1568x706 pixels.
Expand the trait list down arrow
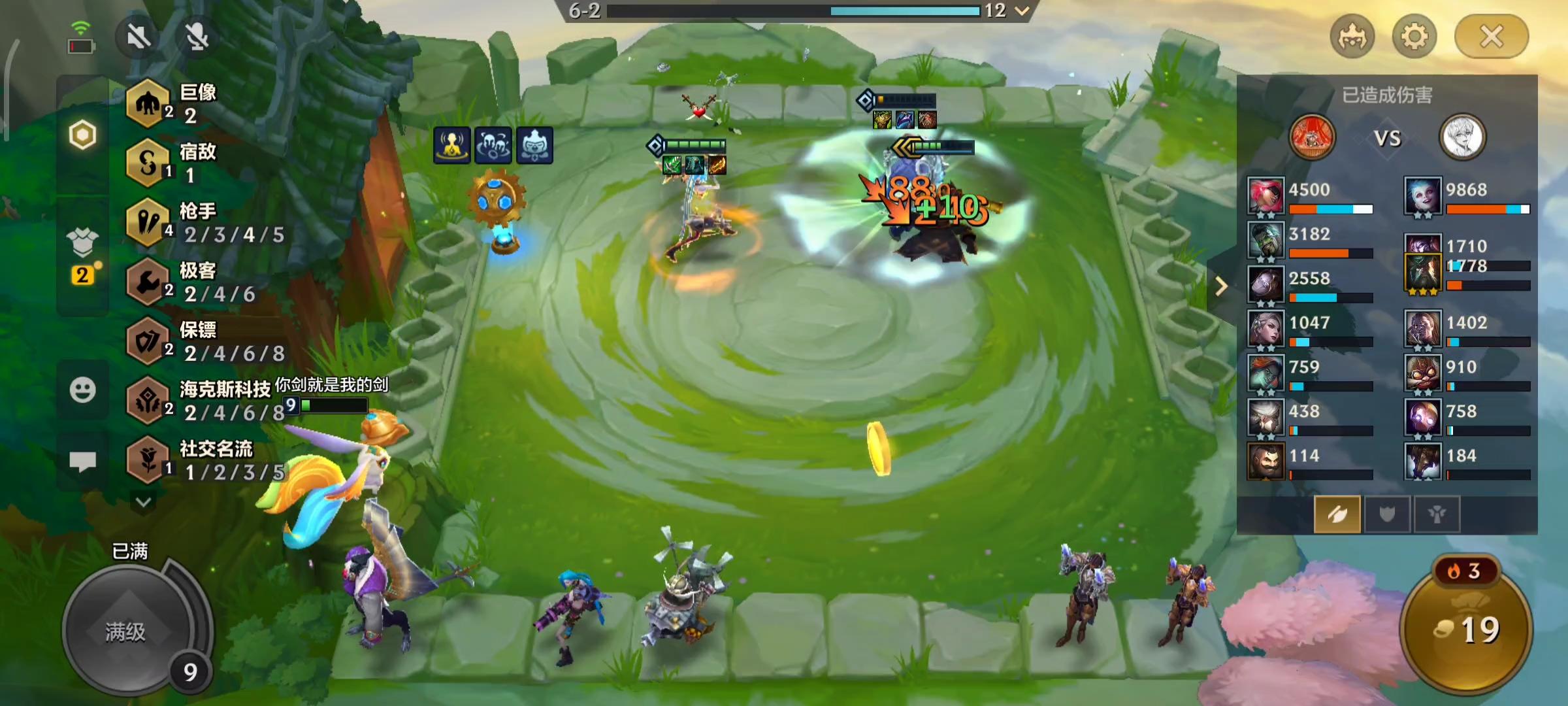pyautogui.click(x=144, y=502)
